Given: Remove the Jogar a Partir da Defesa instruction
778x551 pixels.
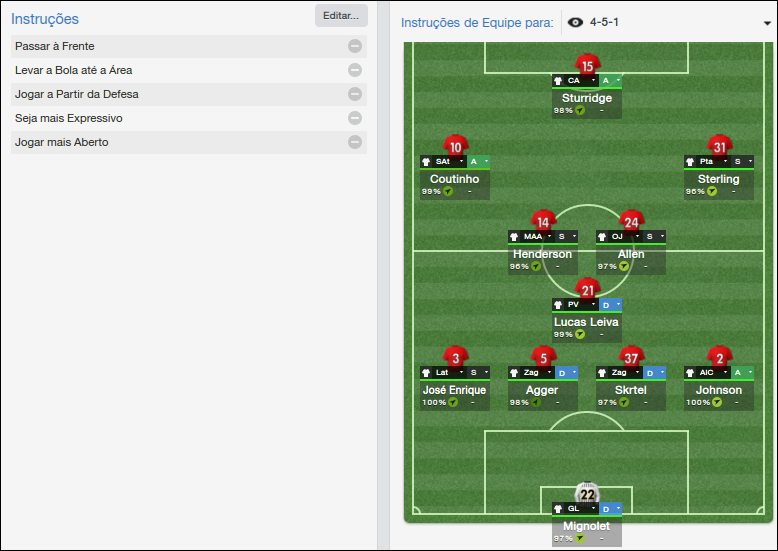Looking at the screenshot, I should pyautogui.click(x=355, y=94).
